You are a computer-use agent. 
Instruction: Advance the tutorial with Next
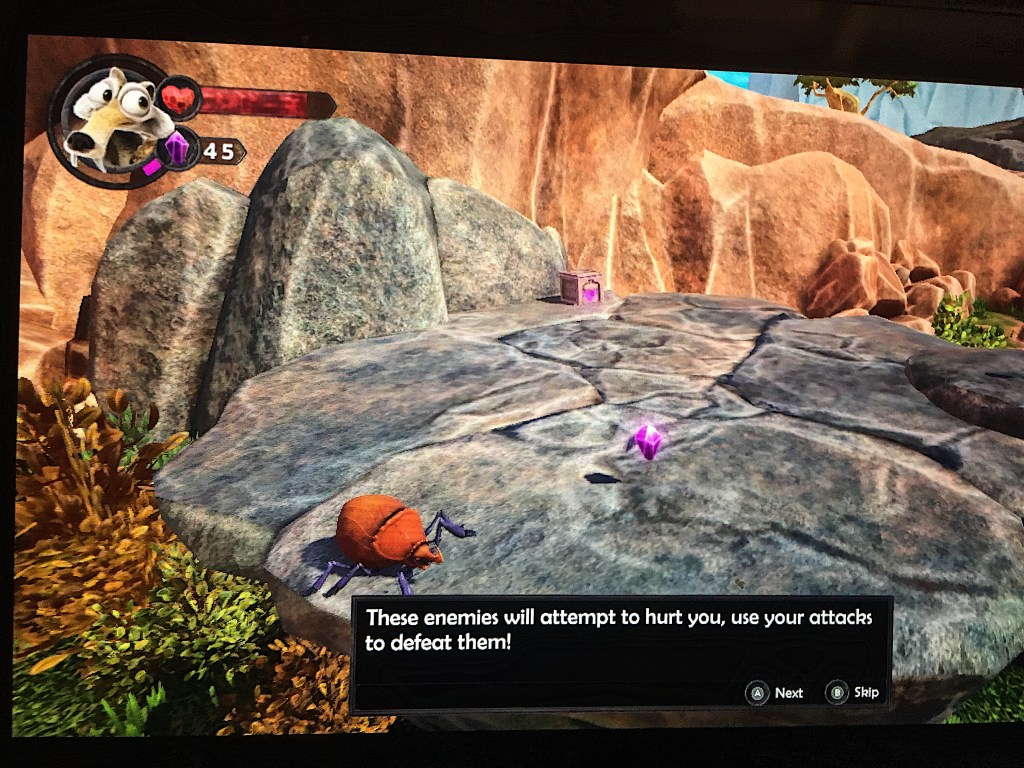click(776, 692)
